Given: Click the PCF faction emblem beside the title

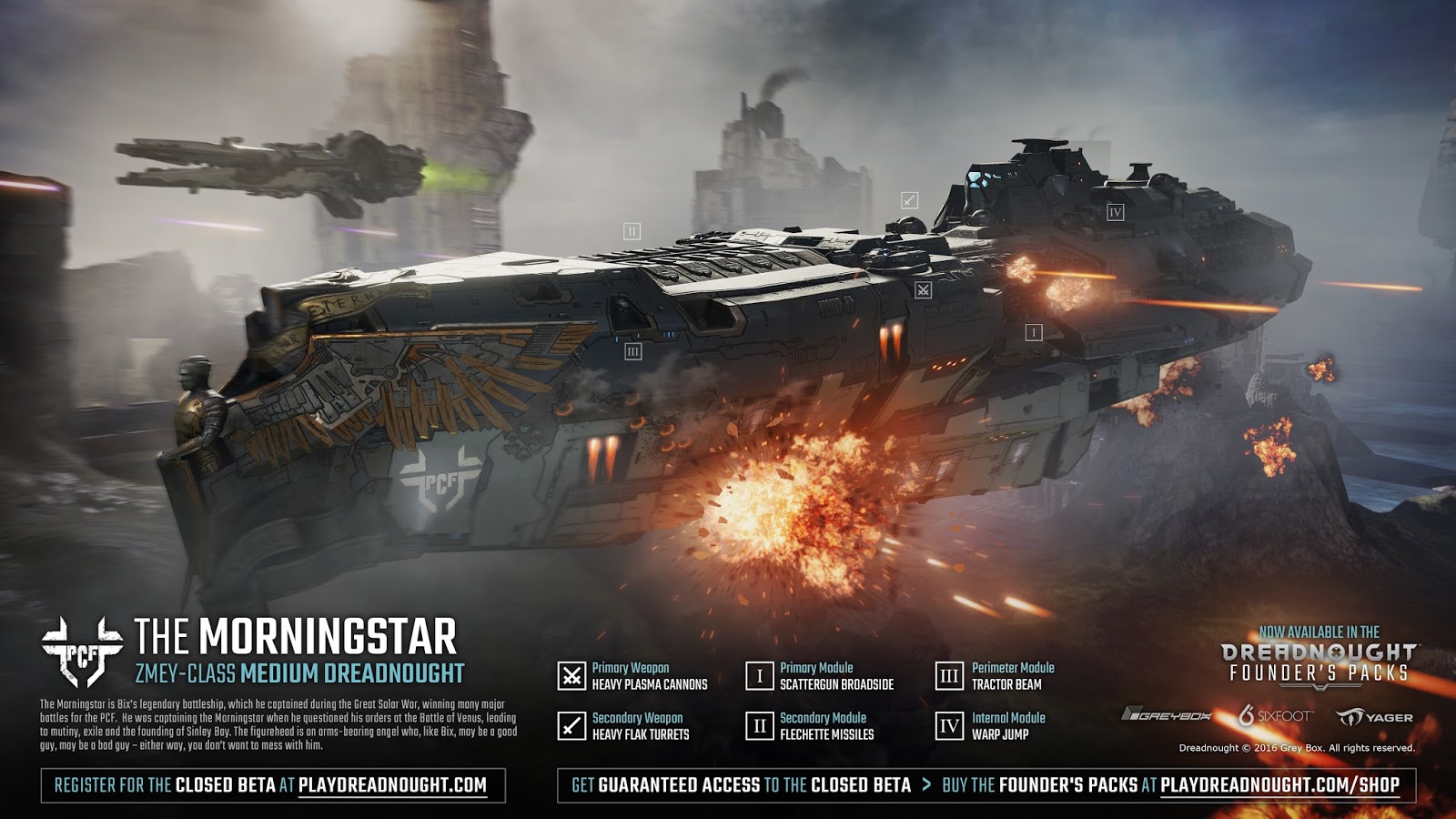Looking at the screenshot, I should click(x=82, y=651).
